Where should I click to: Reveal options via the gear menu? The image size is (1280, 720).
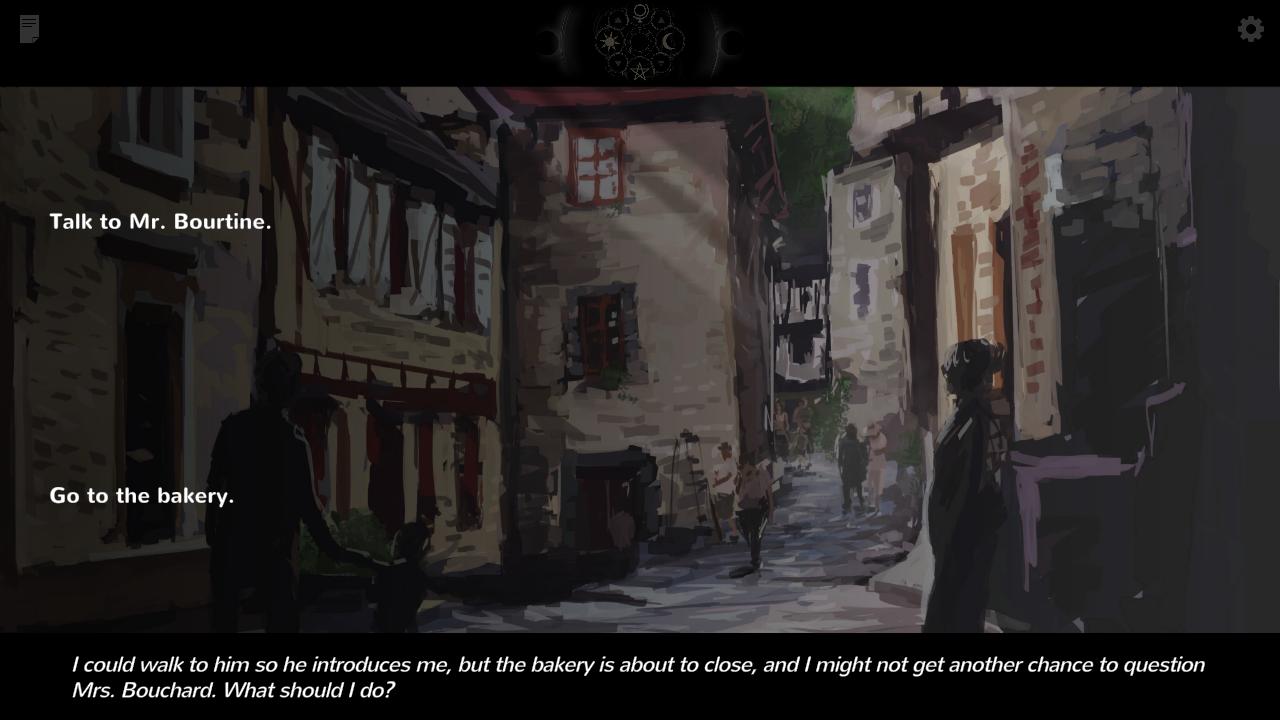coord(1250,29)
